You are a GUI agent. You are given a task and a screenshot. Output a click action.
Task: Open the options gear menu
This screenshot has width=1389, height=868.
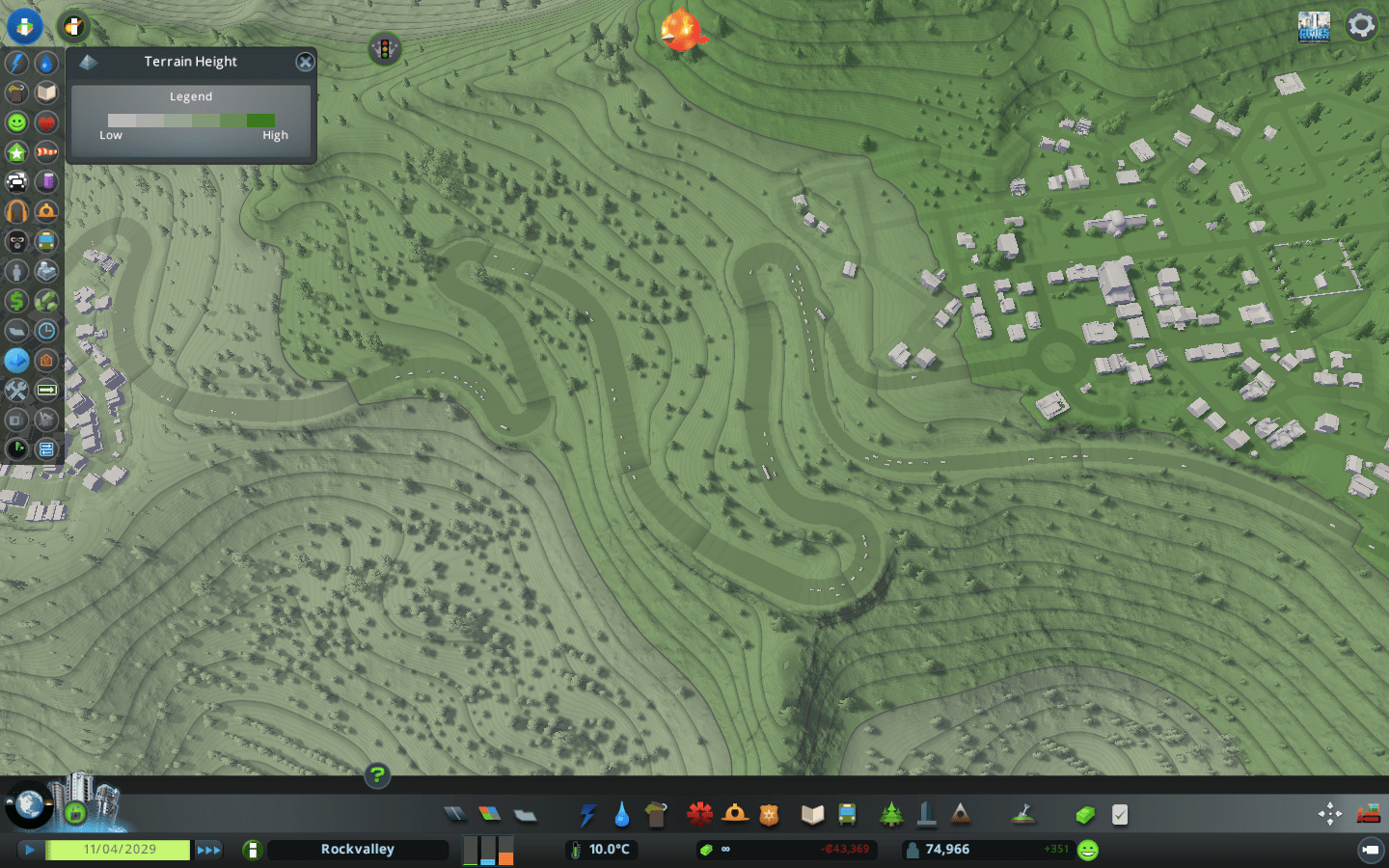[x=1361, y=24]
